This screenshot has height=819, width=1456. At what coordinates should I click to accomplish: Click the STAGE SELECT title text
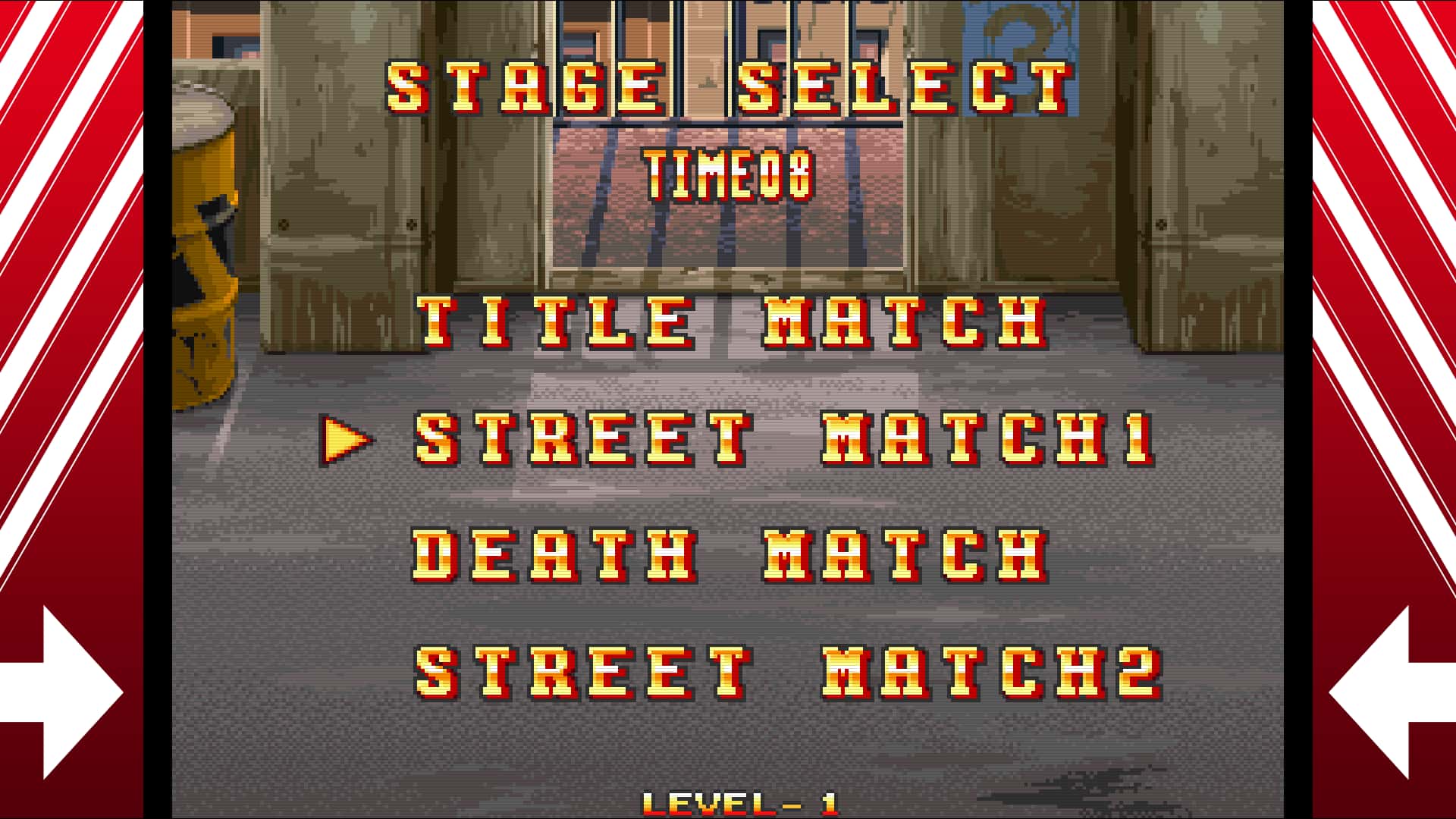tap(728, 87)
